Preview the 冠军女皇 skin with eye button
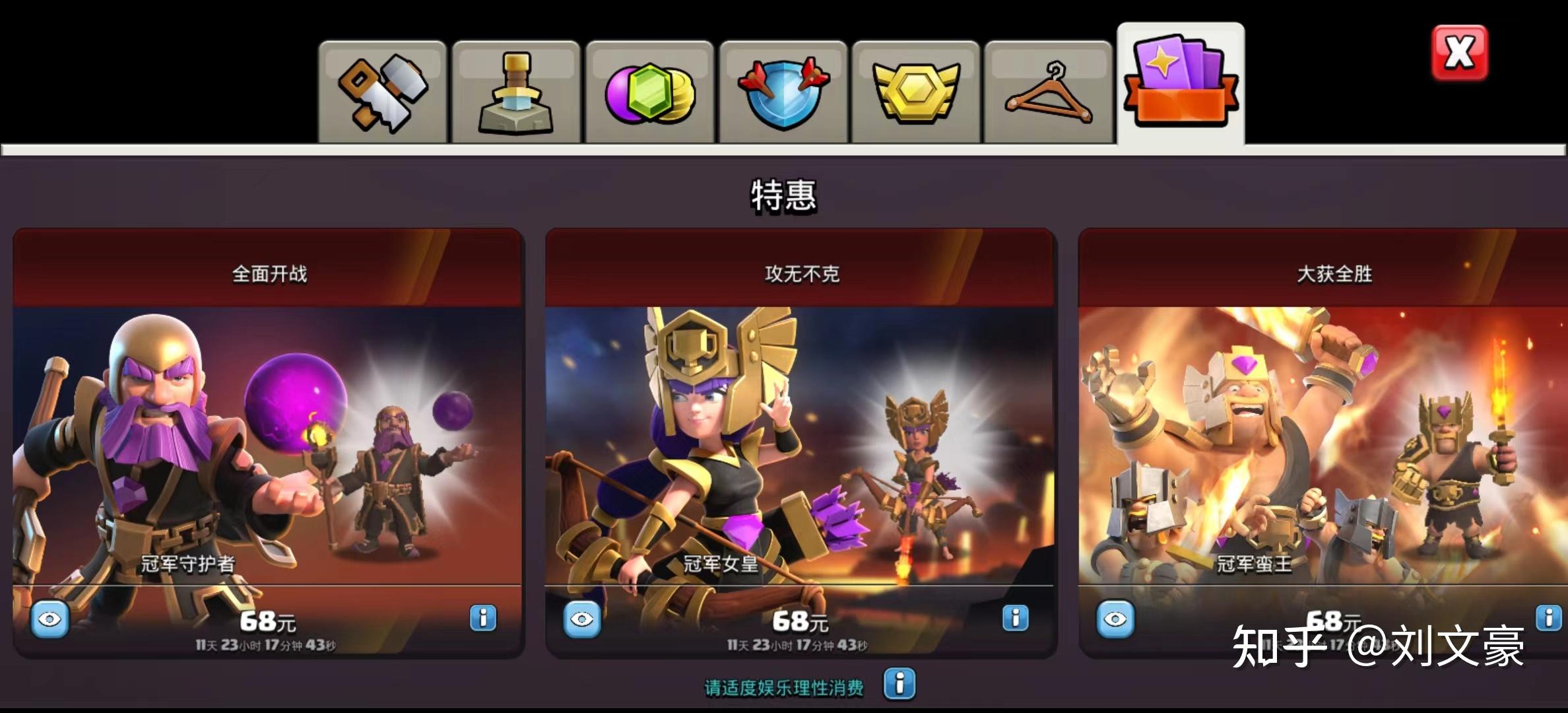The image size is (1568, 713). click(582, 619)
